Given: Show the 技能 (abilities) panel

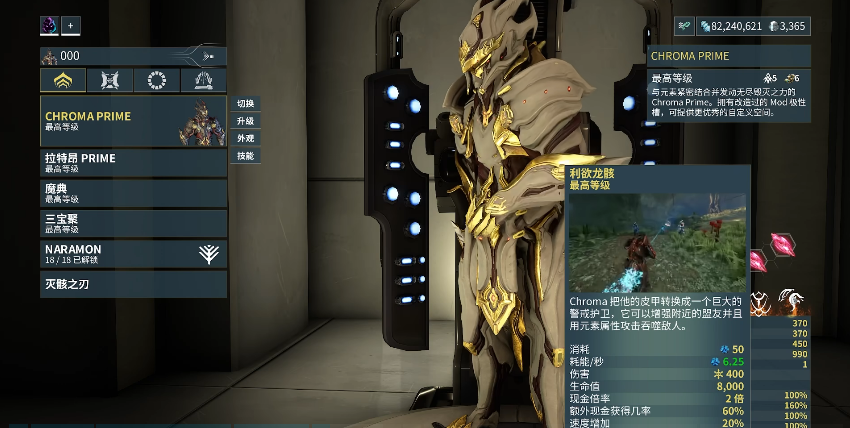Looking at the screenshot, I should 245,155.
